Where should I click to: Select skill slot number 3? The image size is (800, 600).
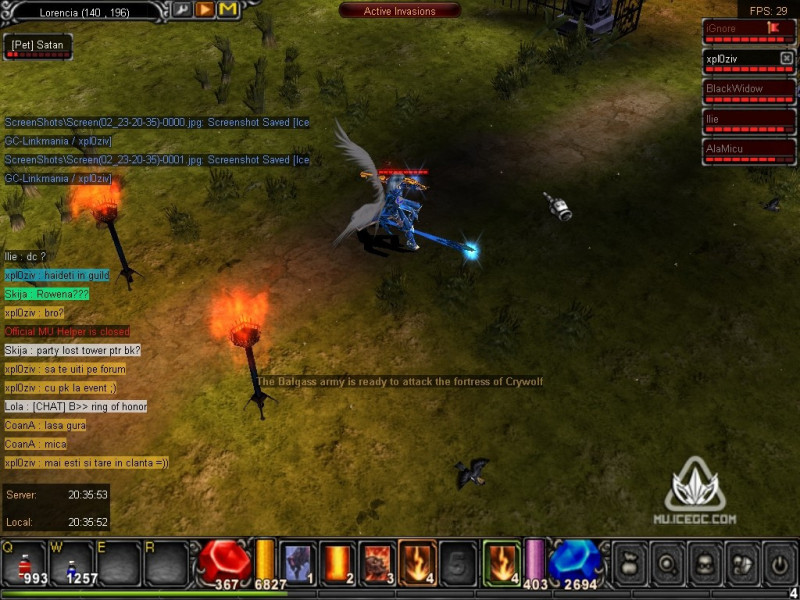click(378, 562)
